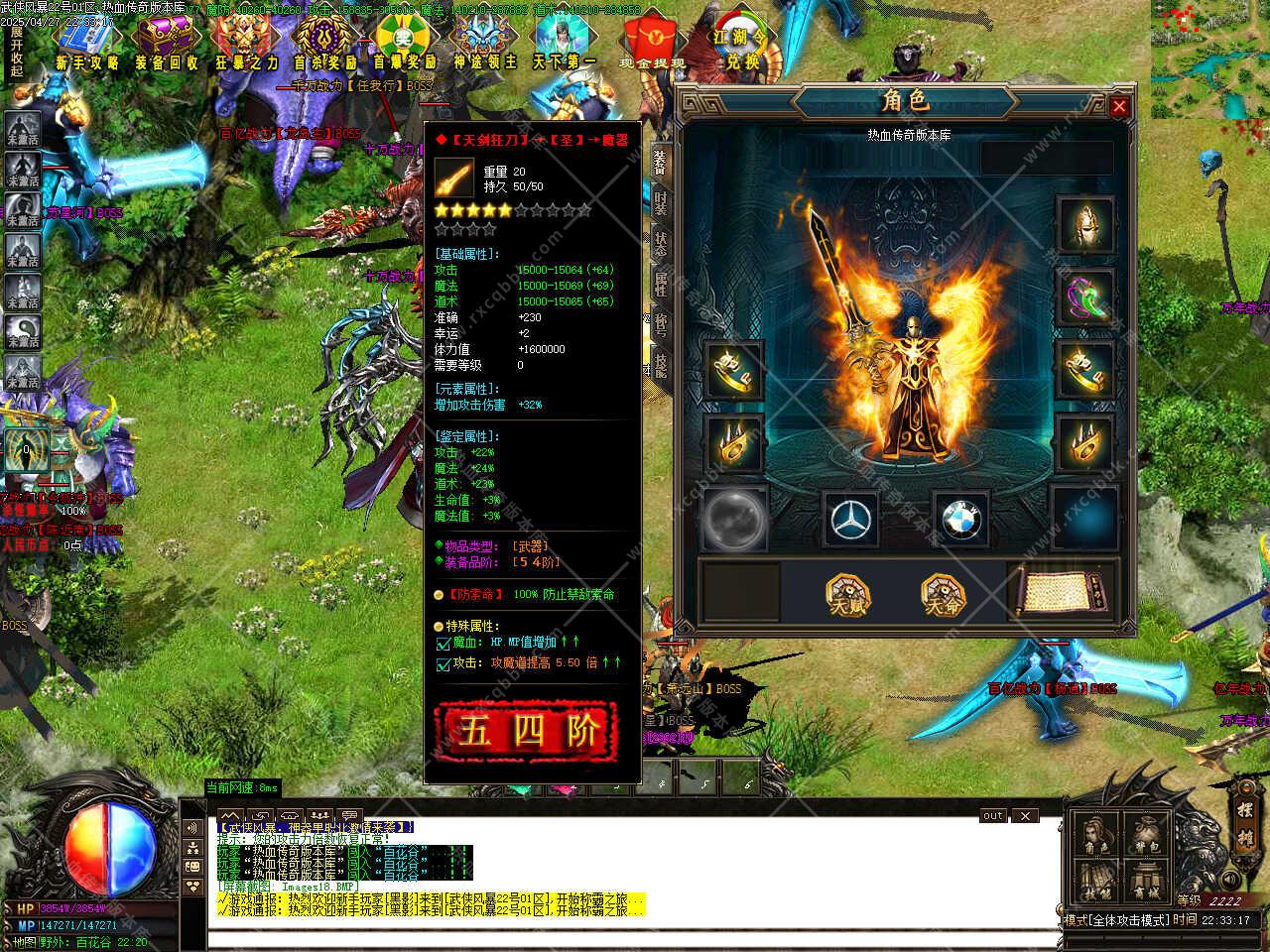Open the 神途领主 lord menu

(485, 43)
